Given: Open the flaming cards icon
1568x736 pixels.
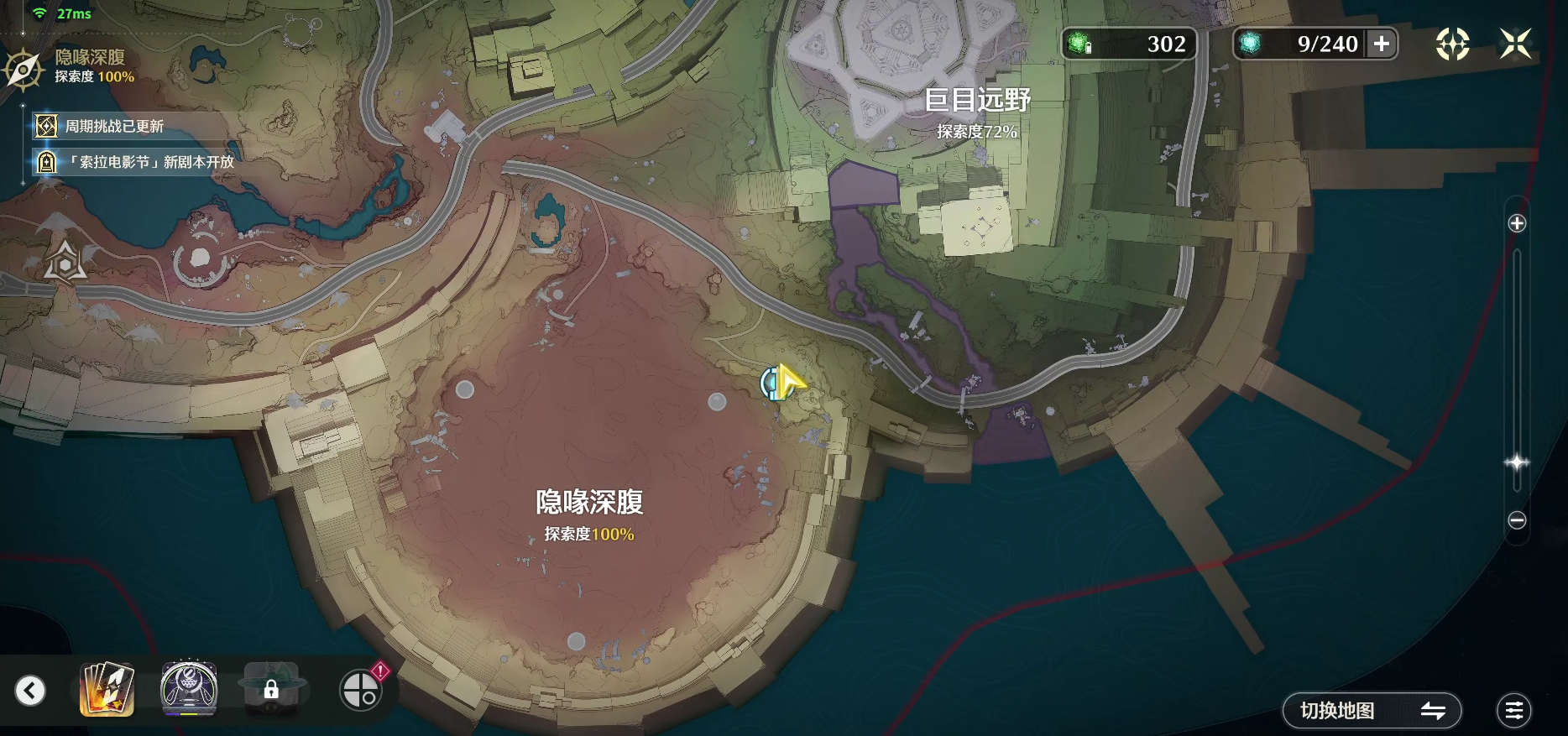Looking at the screenshot, I should (107, 689).
